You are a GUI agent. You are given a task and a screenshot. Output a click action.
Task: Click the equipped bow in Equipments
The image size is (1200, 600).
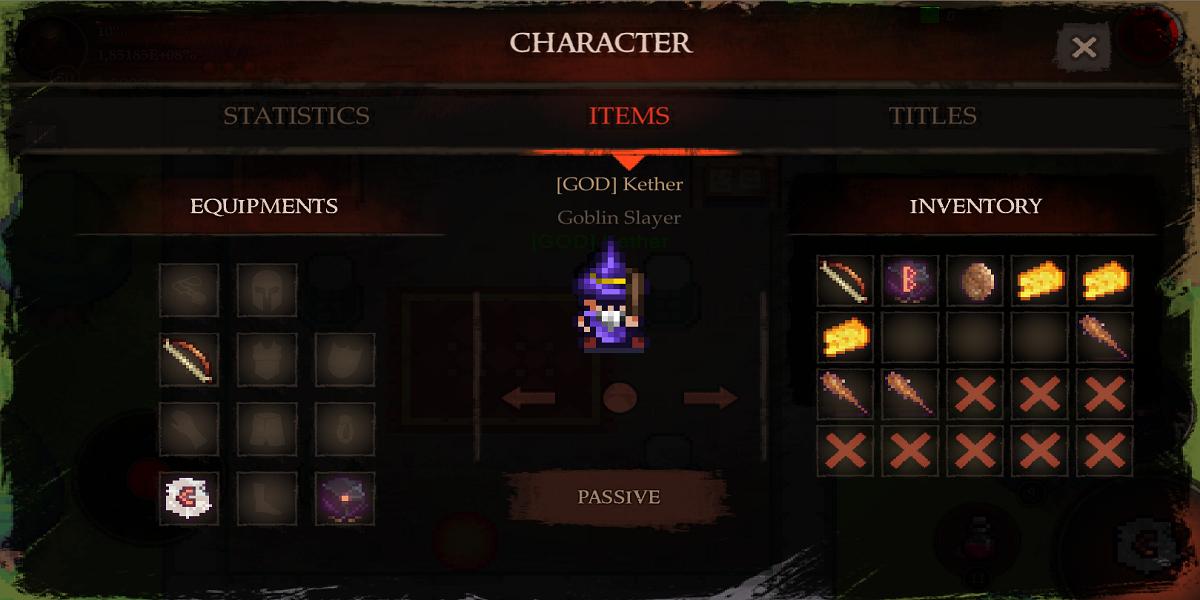tap(189, 359)
